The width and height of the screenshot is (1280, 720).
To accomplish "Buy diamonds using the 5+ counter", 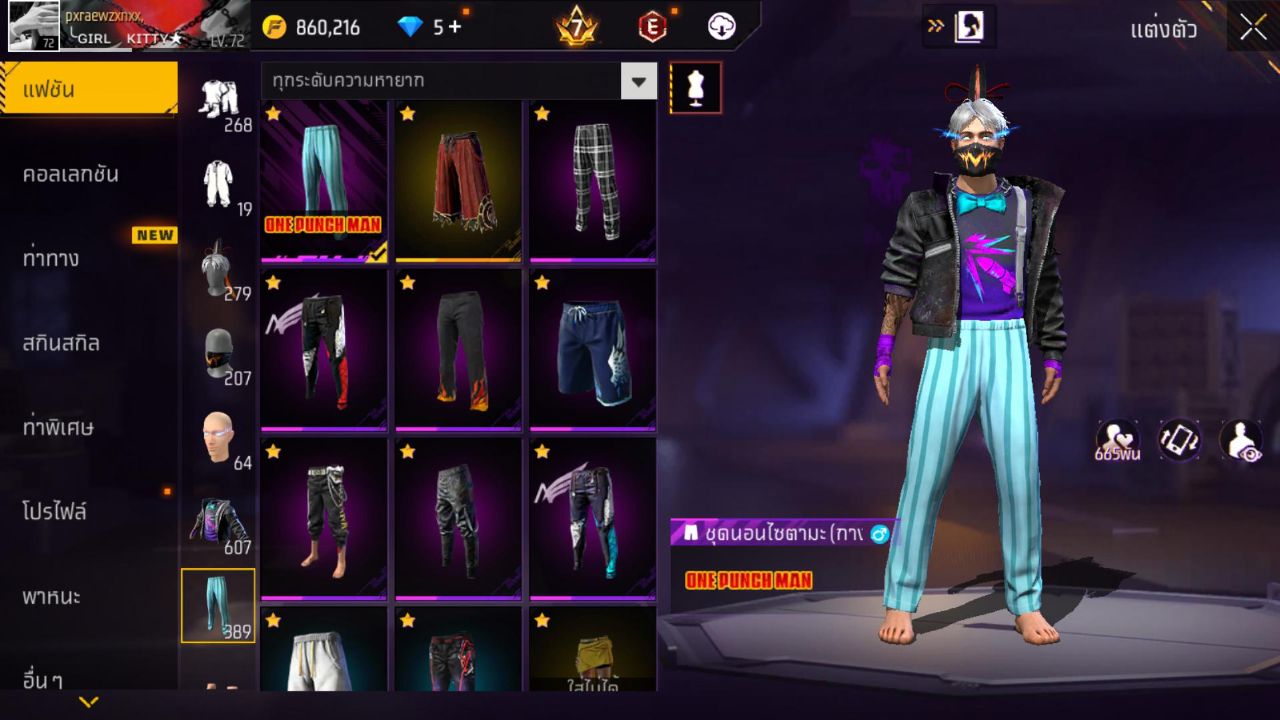I will [x=425, y=27].
